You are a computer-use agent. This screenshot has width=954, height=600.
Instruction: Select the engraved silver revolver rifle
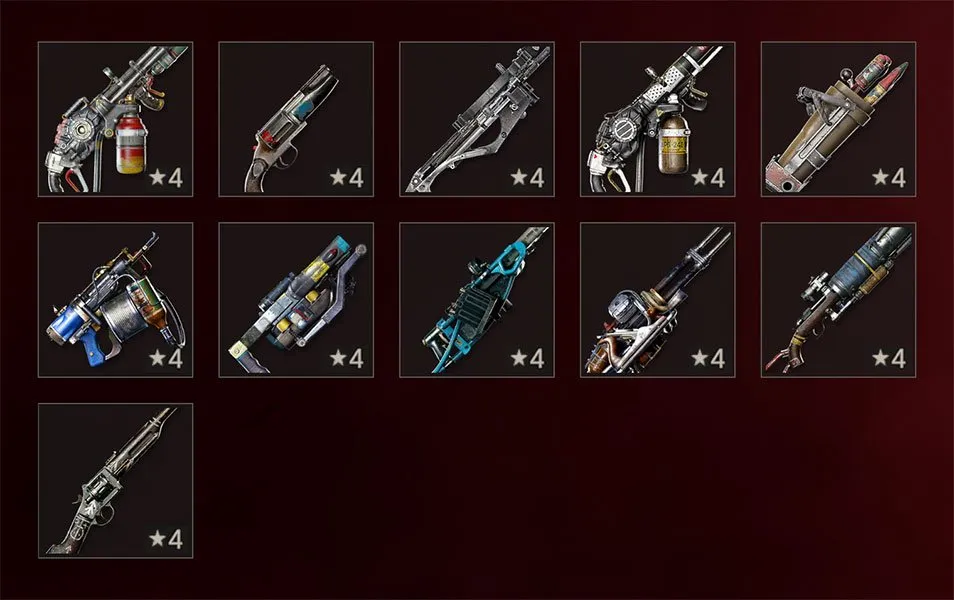[115, 480]
